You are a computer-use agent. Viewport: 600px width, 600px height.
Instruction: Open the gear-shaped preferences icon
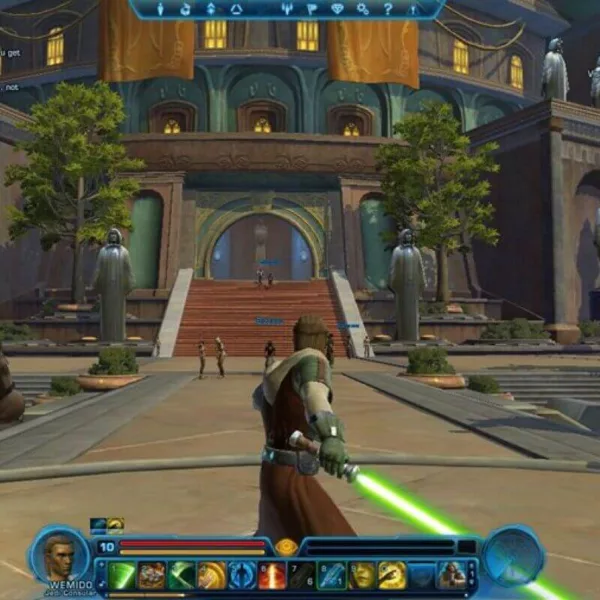coord(362,9)
